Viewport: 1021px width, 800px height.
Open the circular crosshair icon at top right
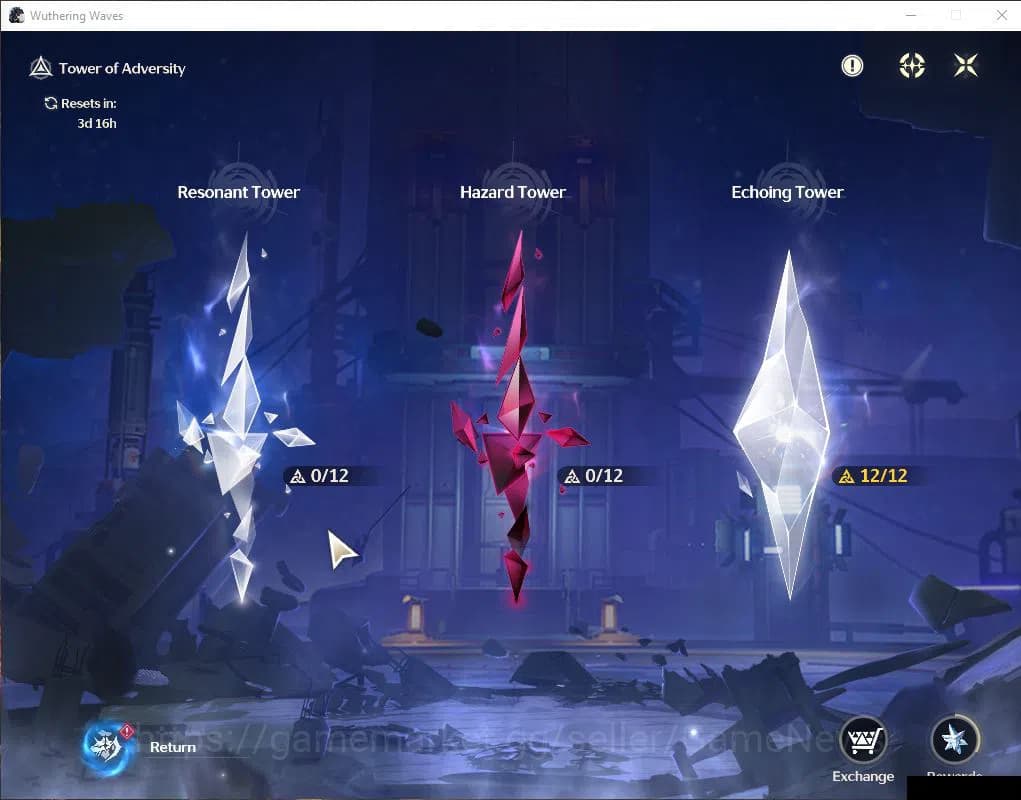911,66
